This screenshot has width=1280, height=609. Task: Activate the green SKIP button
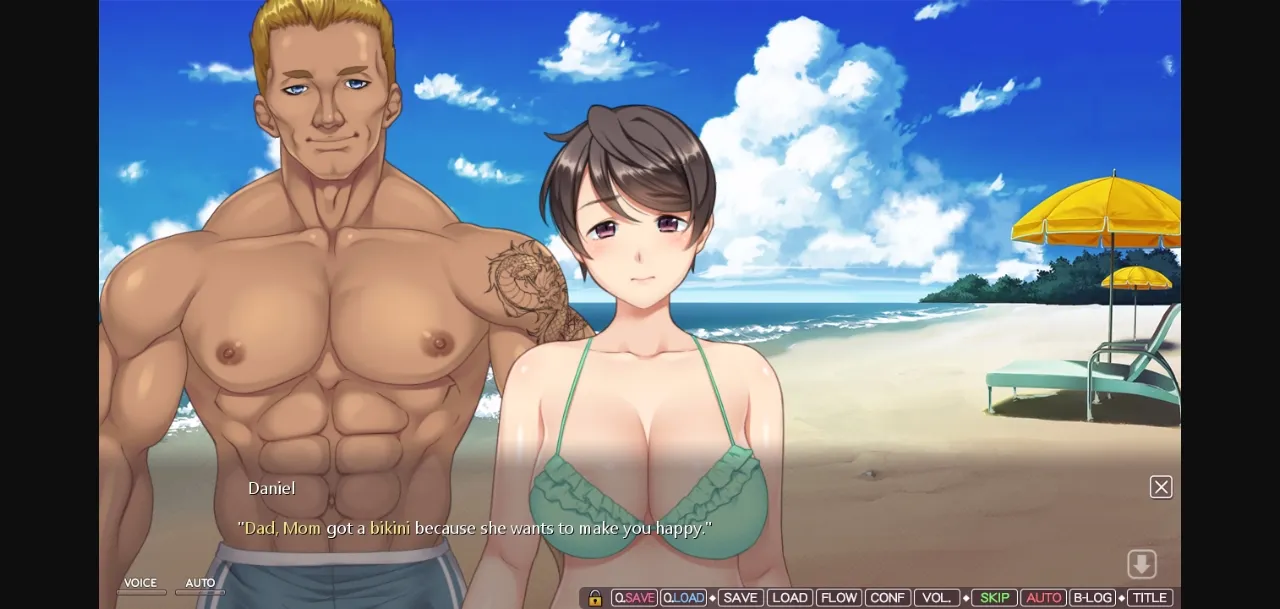pyautogui.click(x=994, y=598)
